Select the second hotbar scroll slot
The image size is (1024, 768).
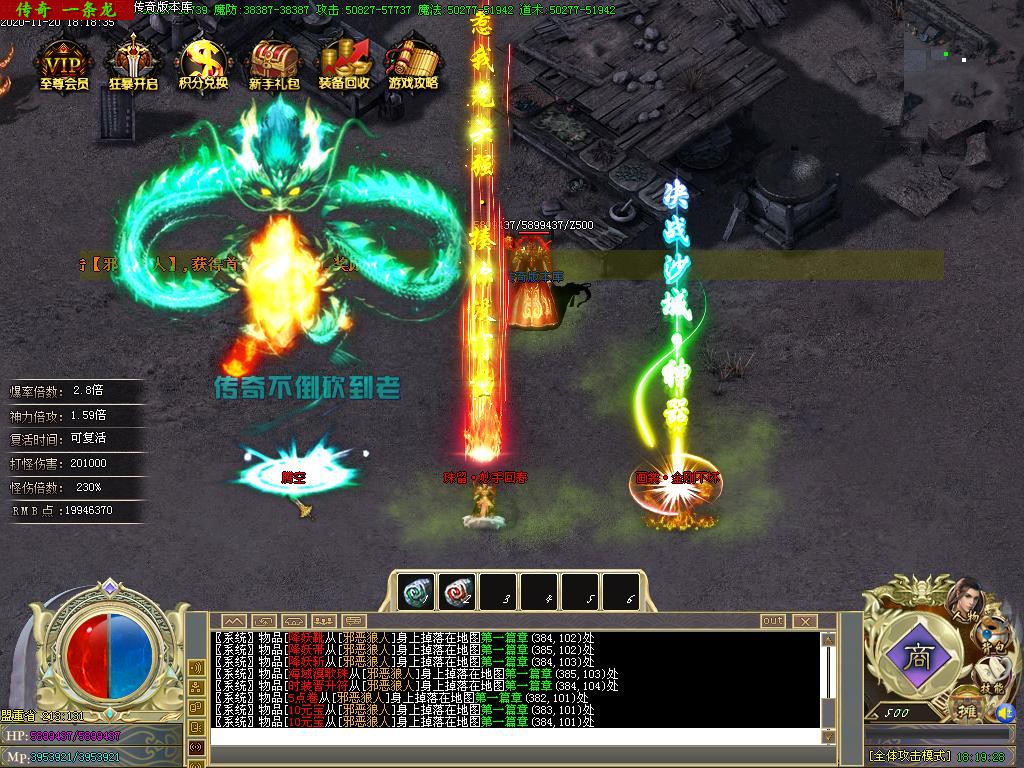(457, 591)
